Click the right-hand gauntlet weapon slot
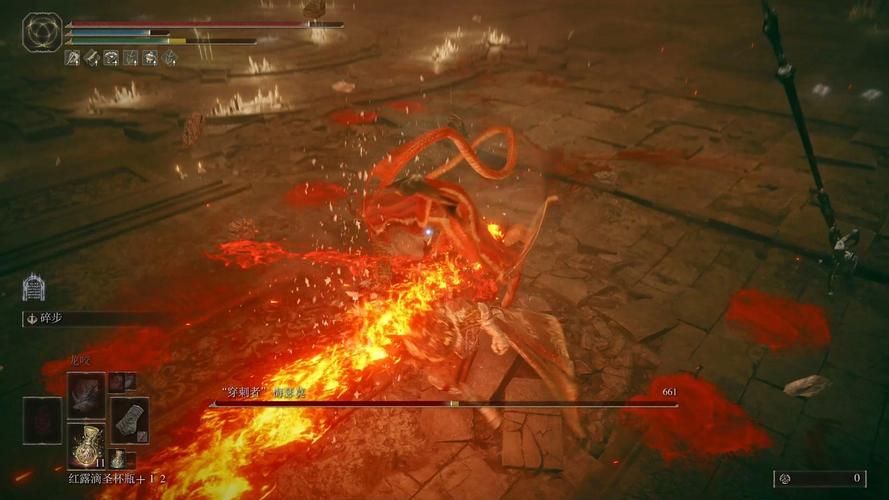 point(129,418)
